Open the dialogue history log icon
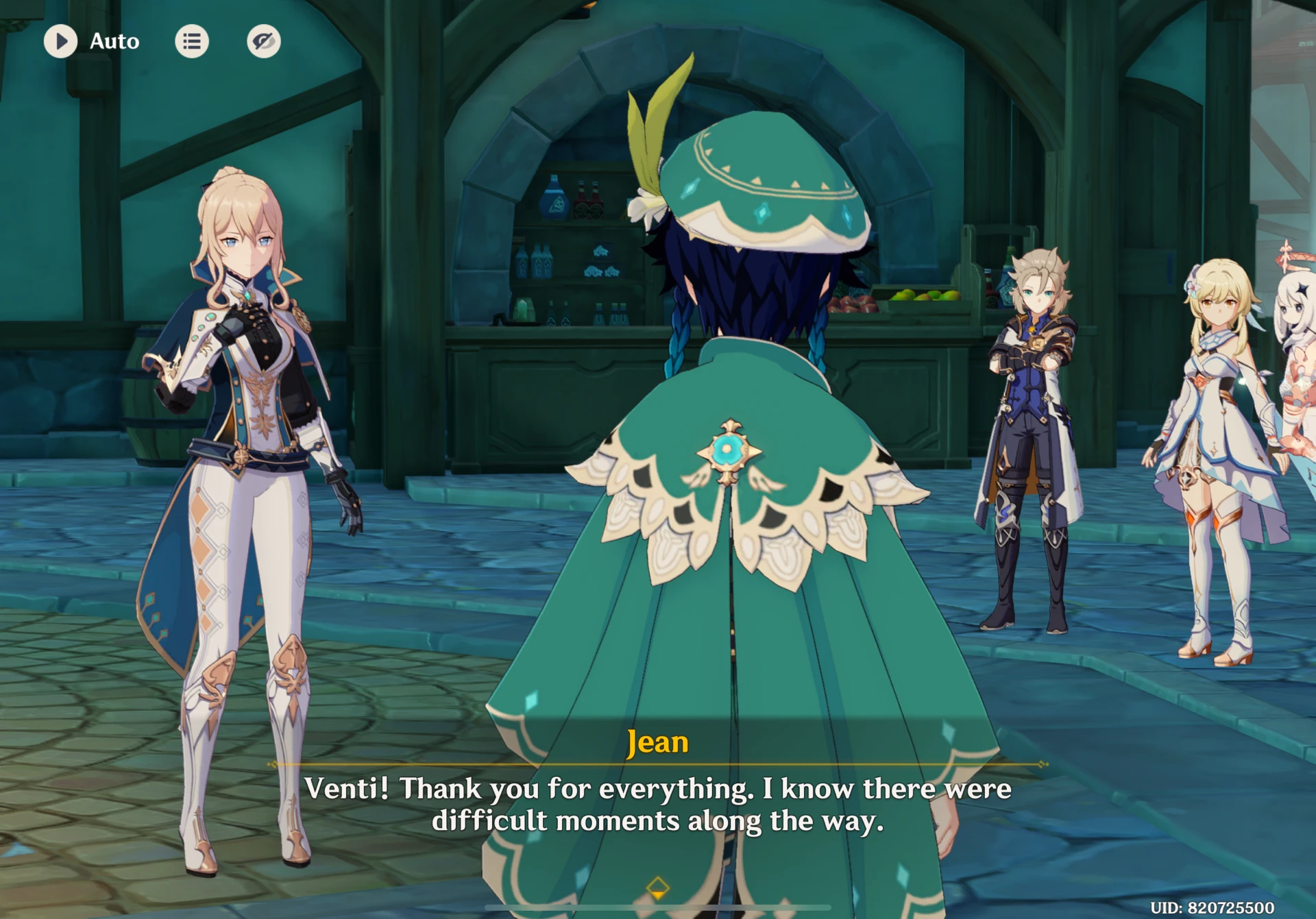 192,41
